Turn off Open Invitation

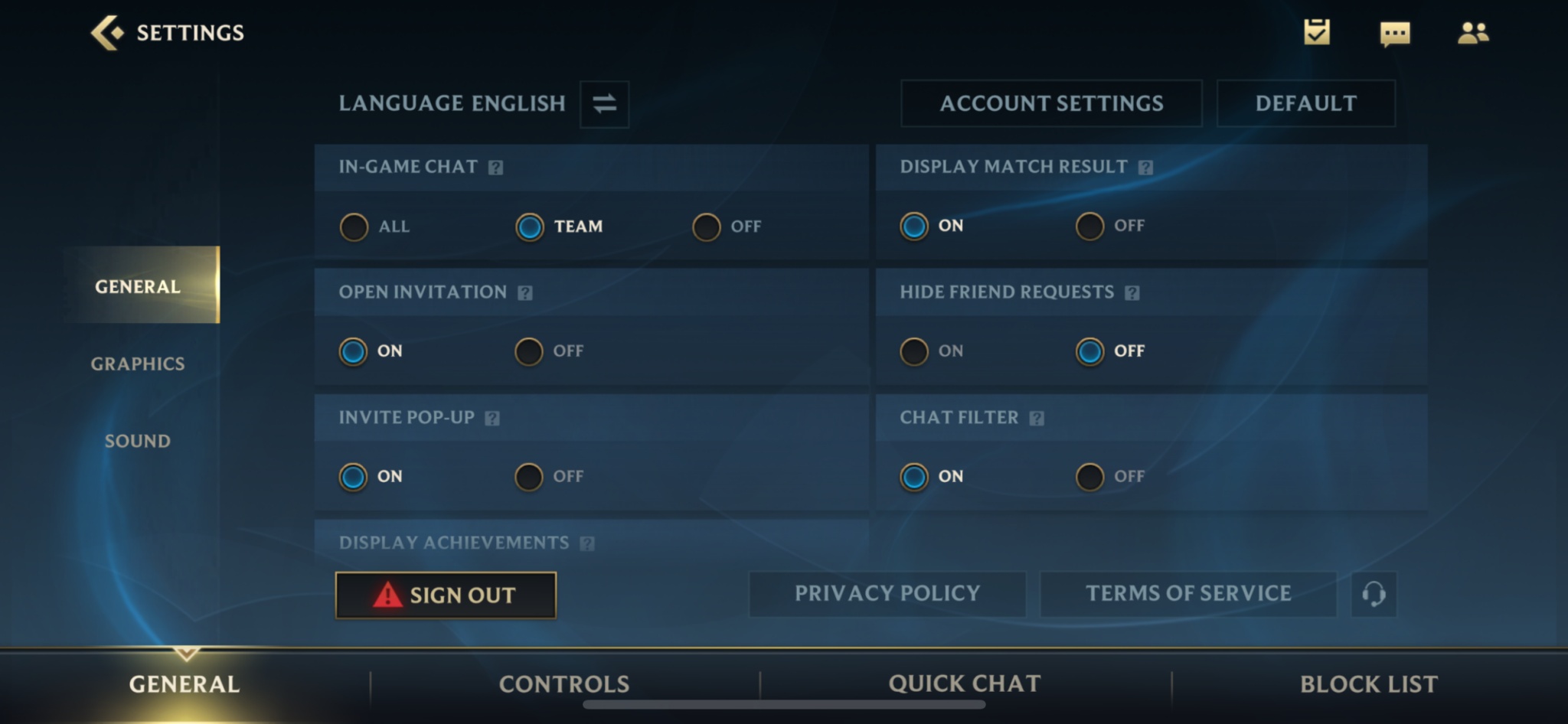point(528,351)
